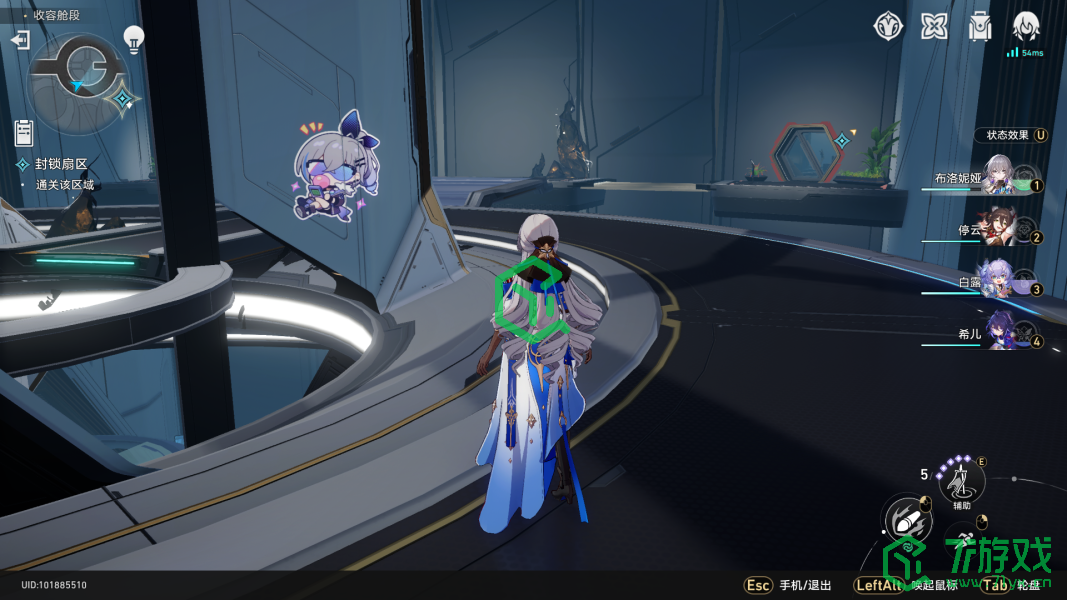Open the character head profile icon
Image resolution: width=1067 pixels, height=600 pixels.
coord(1025,26)
